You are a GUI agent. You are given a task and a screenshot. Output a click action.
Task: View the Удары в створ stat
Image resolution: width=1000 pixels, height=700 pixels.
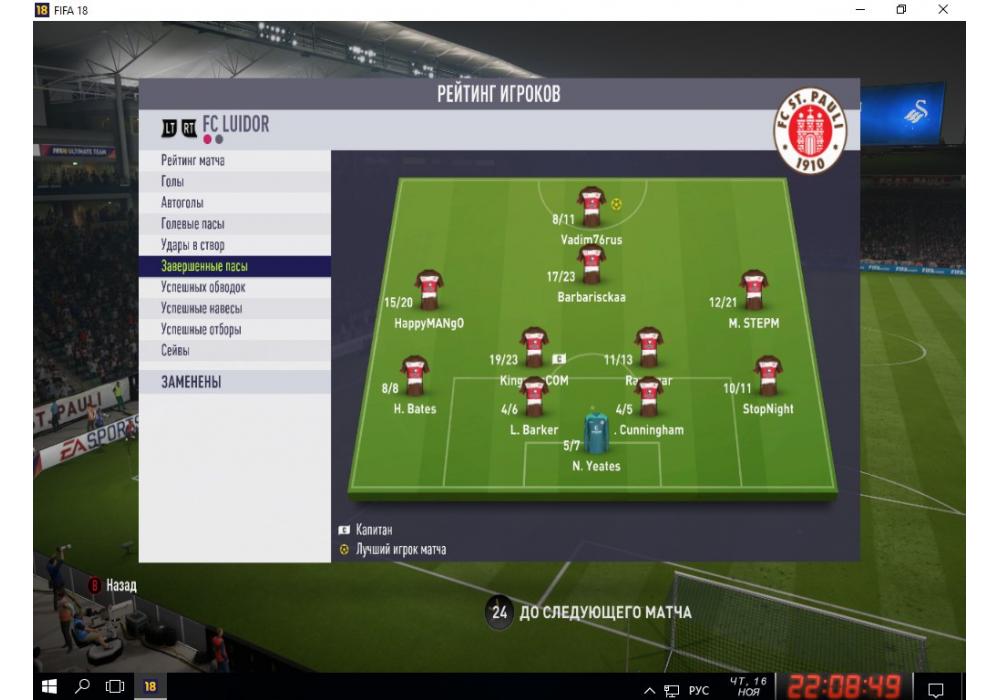(192, 245)
